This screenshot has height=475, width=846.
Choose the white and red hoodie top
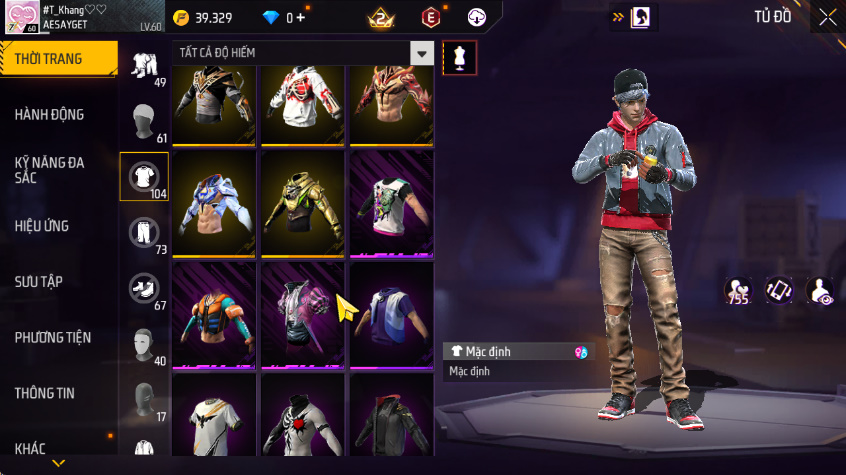303,100
